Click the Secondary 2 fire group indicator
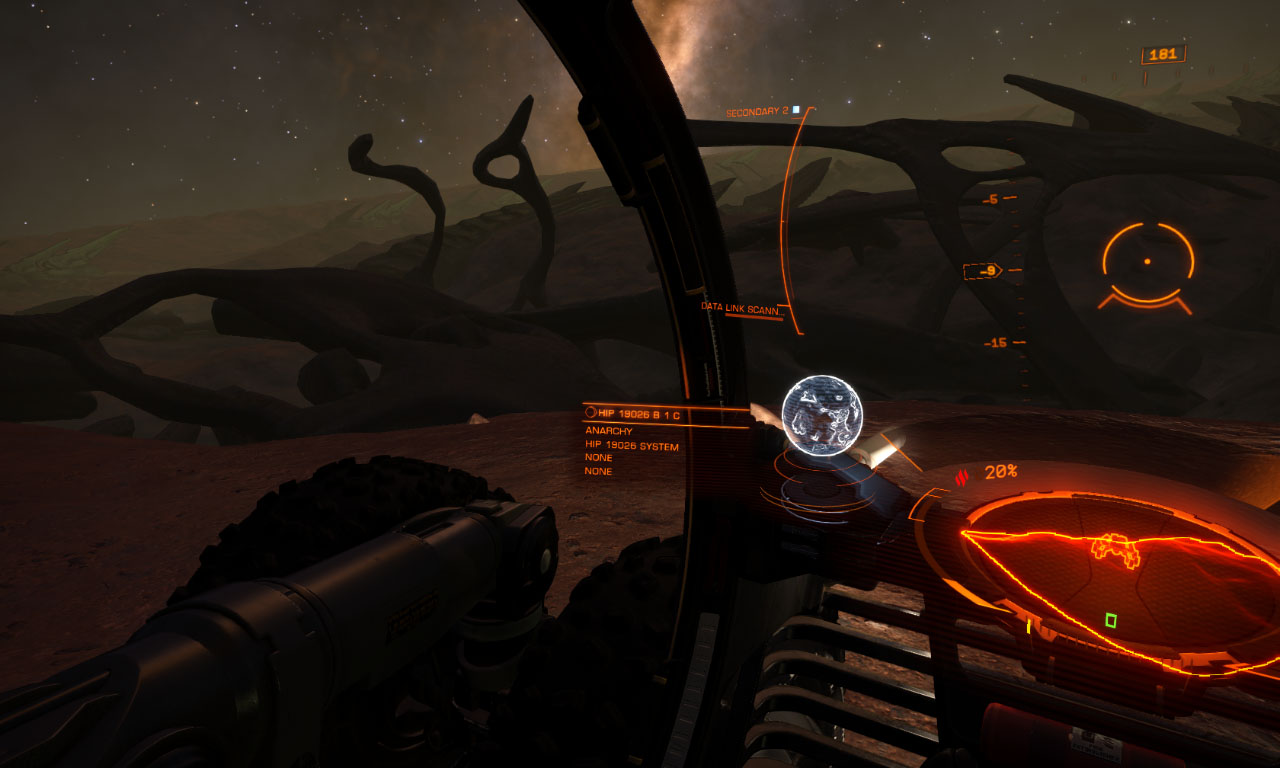The height and width of the screenshot is (768, 1280). (762, 112)
